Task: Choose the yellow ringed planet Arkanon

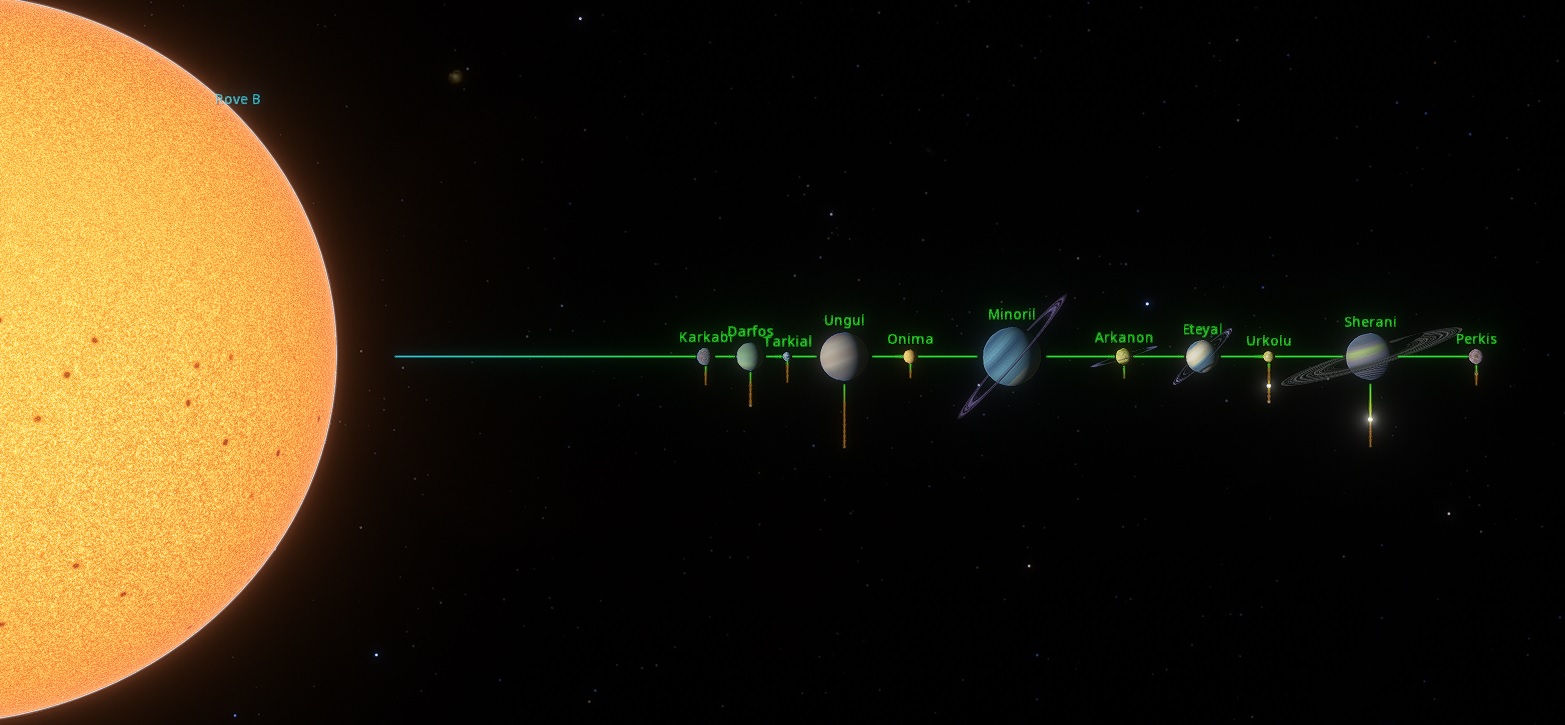Action: pyautogui.click(x=1123, y=356)
